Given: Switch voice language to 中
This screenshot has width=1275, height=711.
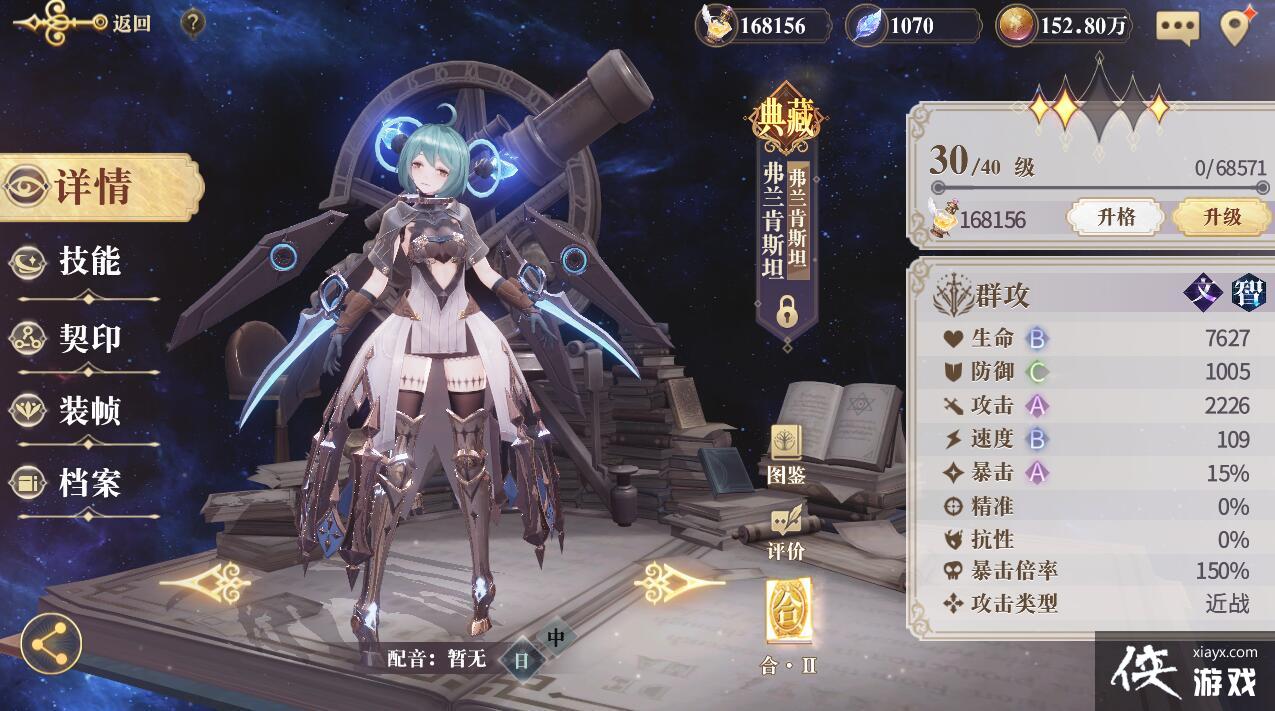Looking at the screenshot, I should click(556, 638).
